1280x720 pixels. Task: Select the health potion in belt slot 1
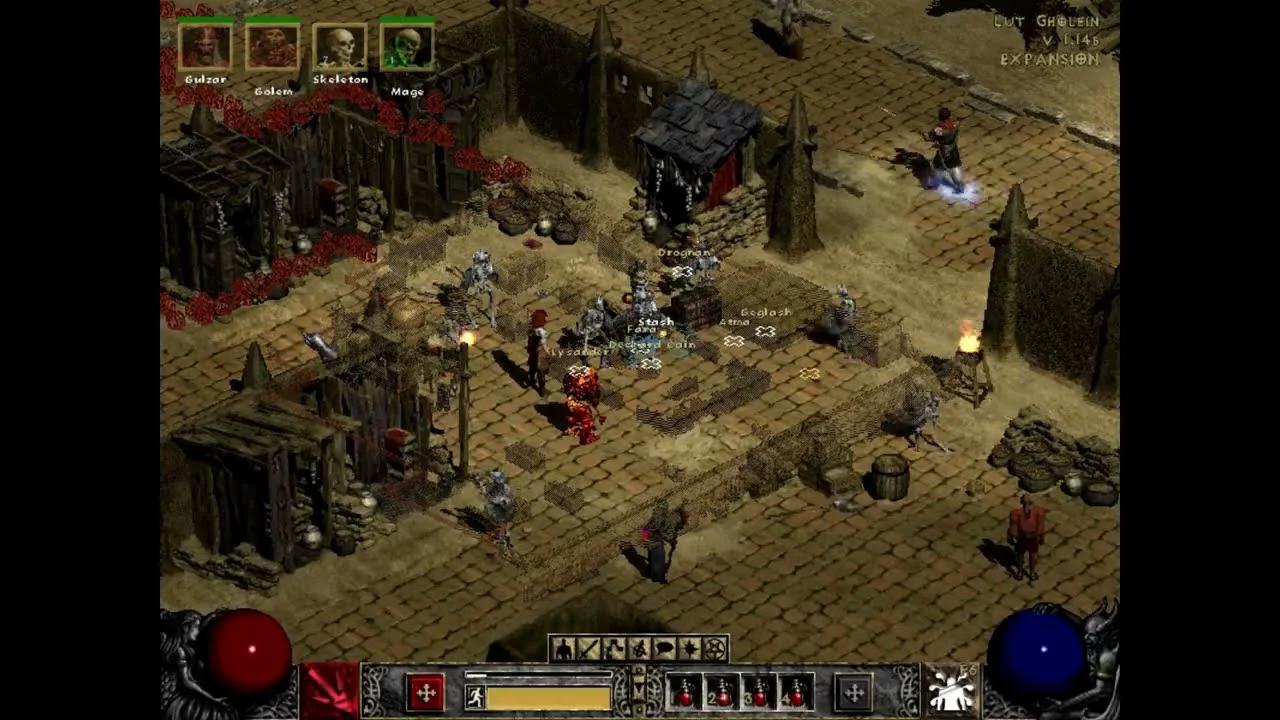(x=684, y=693)
